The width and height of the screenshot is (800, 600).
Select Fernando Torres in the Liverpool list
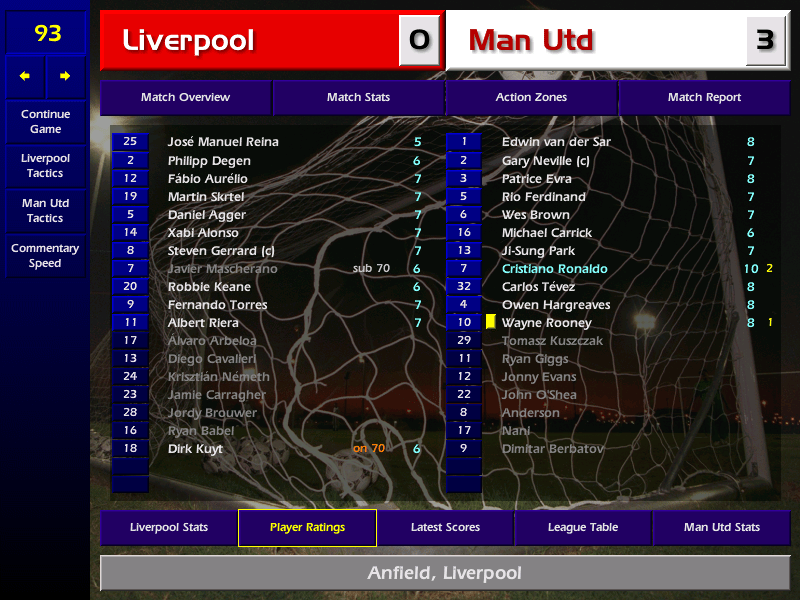(x=217, y=305)
